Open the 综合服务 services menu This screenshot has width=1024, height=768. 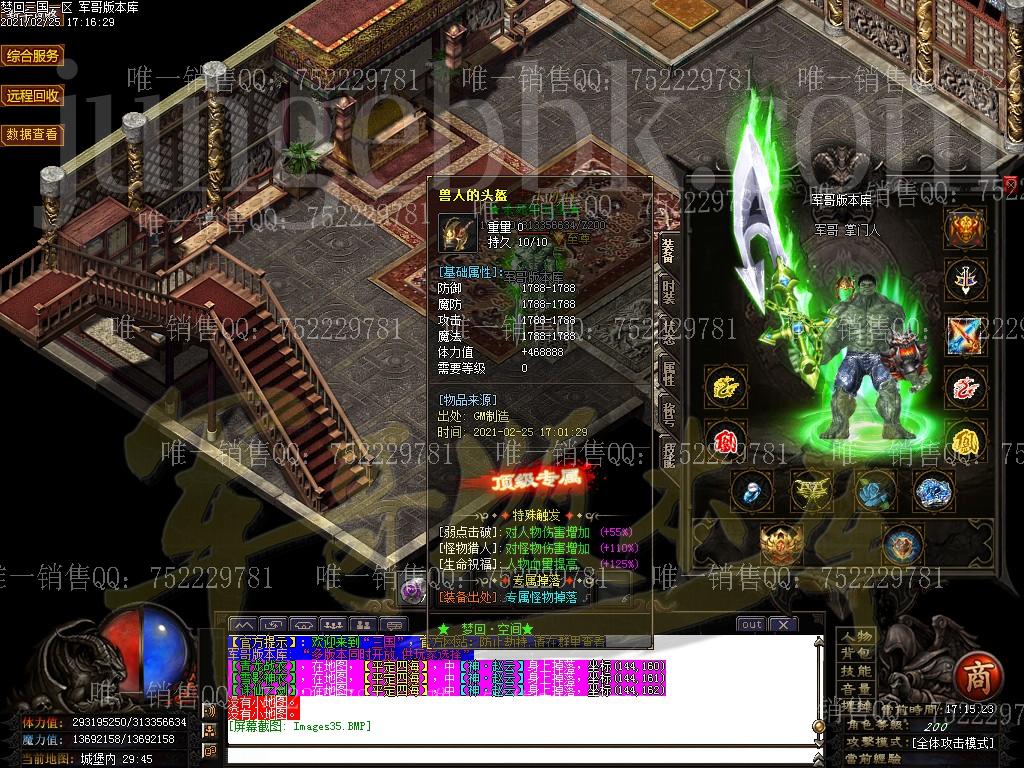coord(33,56)
